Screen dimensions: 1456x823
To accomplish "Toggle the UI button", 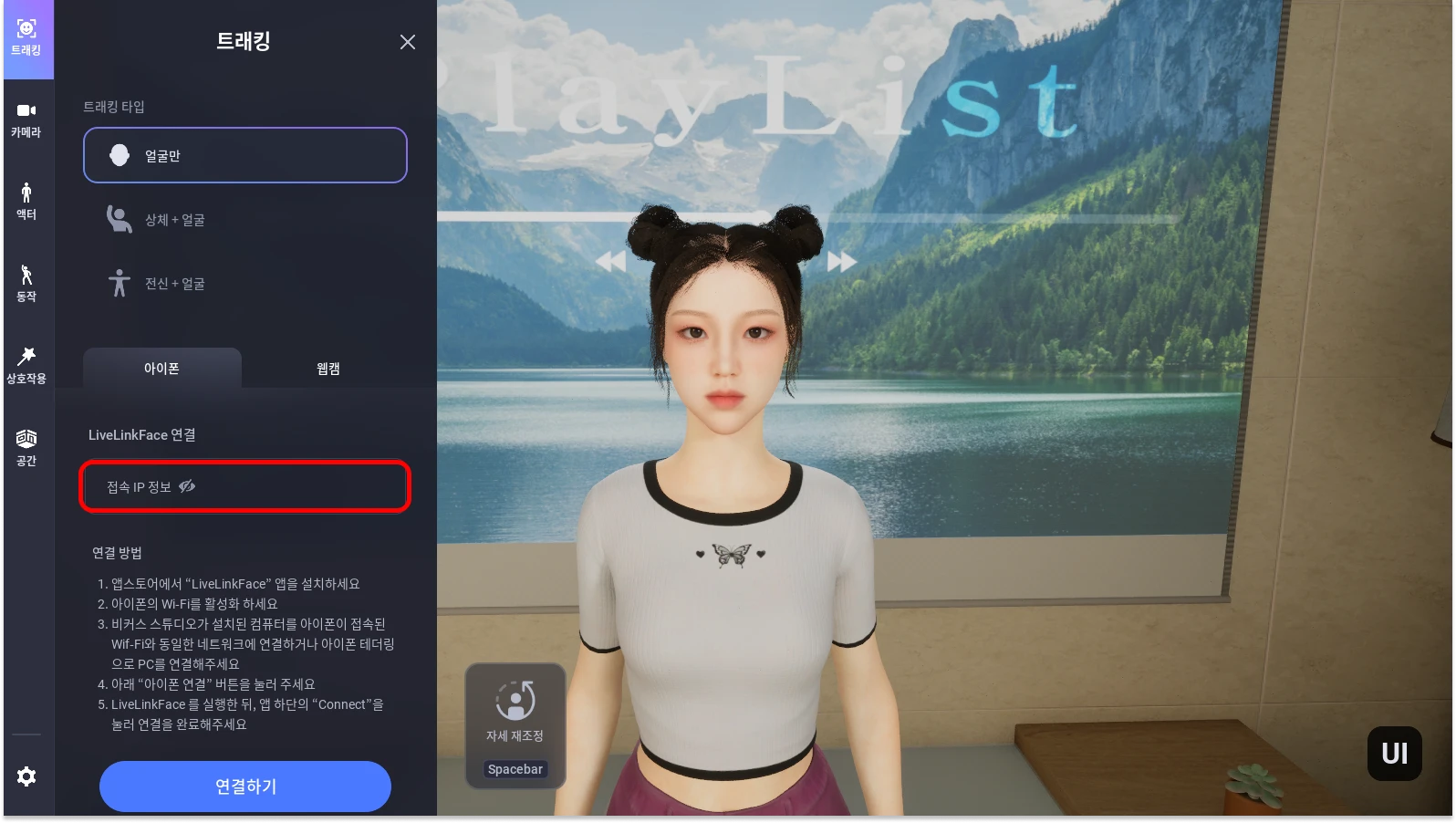I will 1394,754.
